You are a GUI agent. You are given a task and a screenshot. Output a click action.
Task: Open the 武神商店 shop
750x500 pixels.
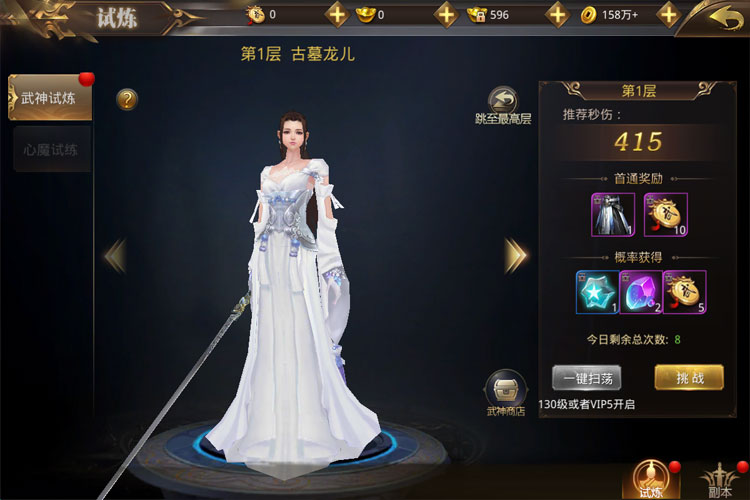pos(505,392)
